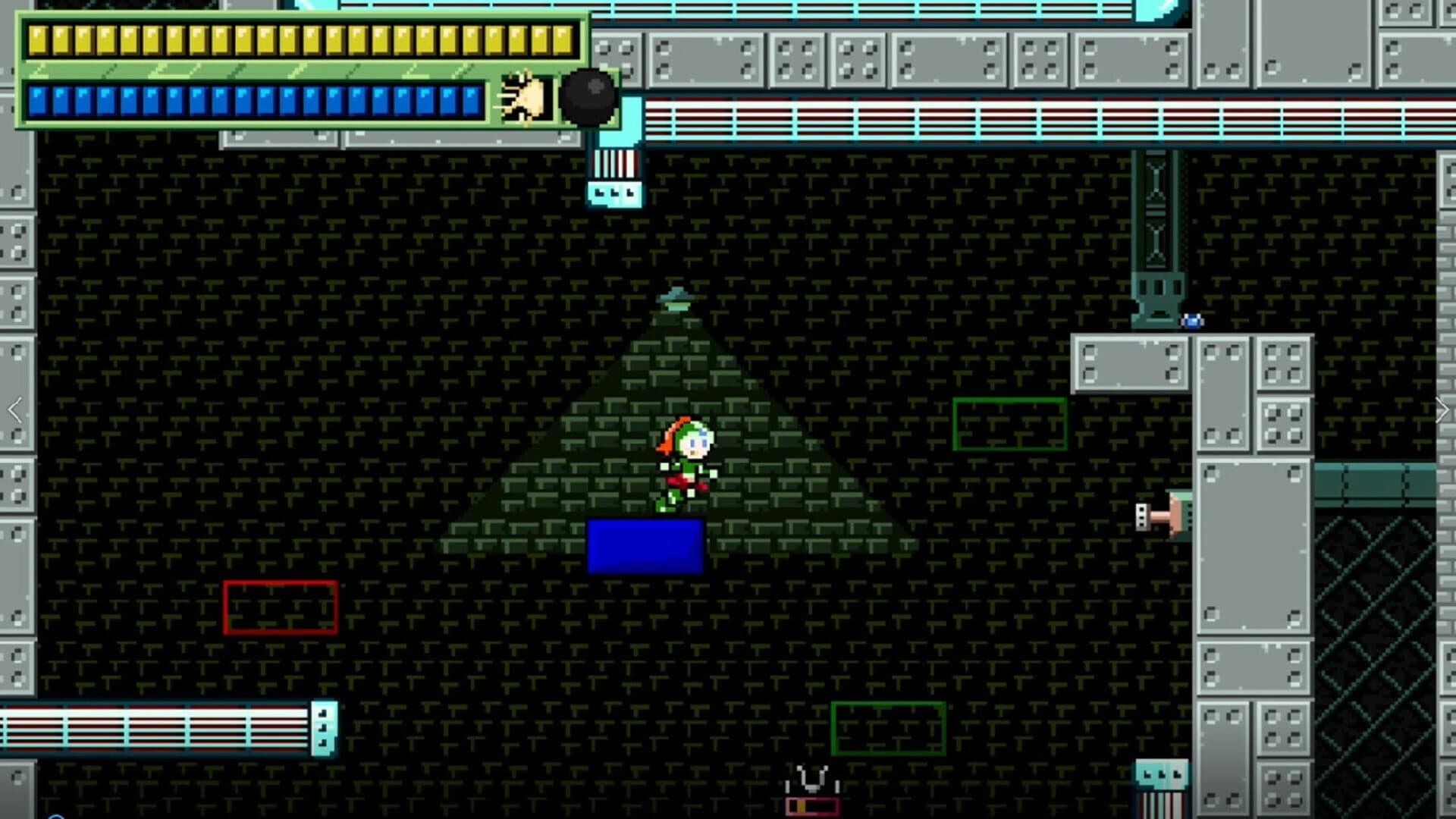1456x819 pixels.
Task: Click the ceiling spotlight lamp above the player
Action: click(677, 297)
